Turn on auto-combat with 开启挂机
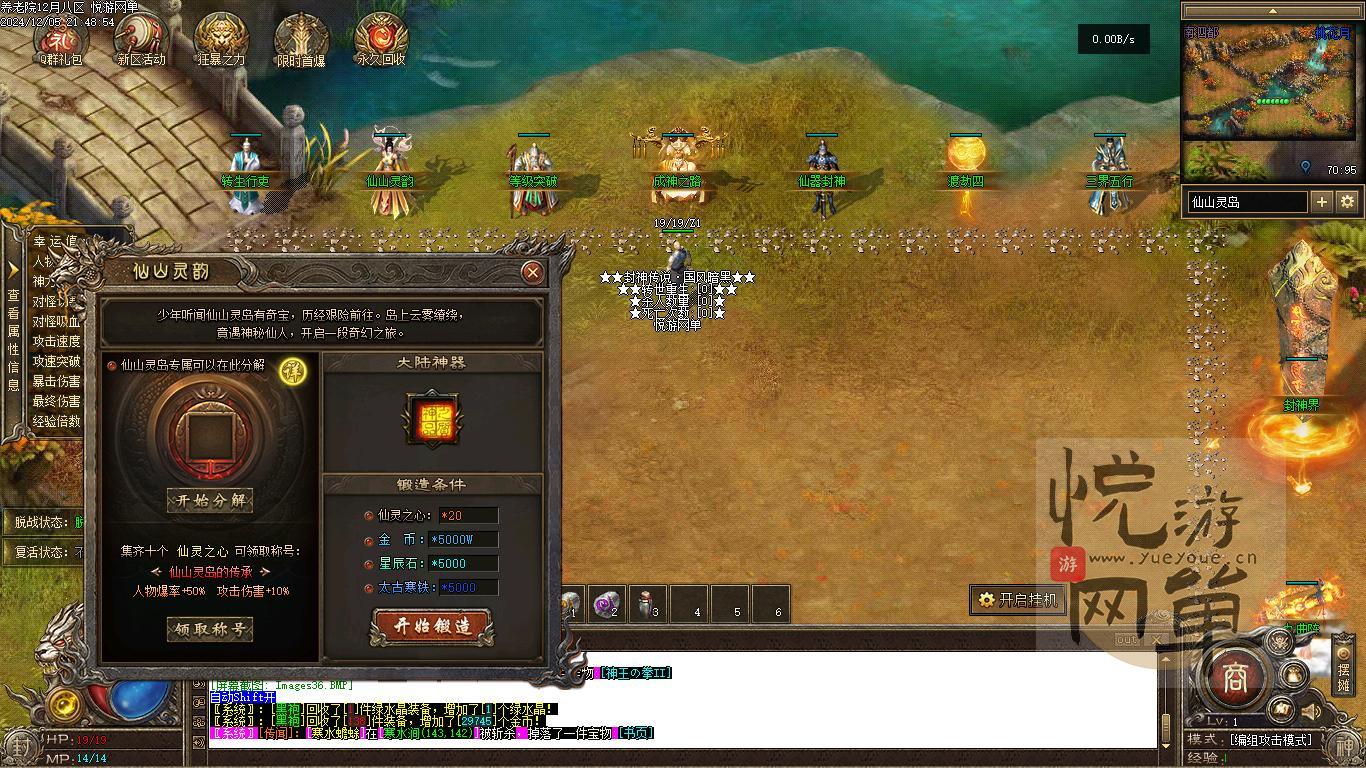 [x=1018, y=600]
